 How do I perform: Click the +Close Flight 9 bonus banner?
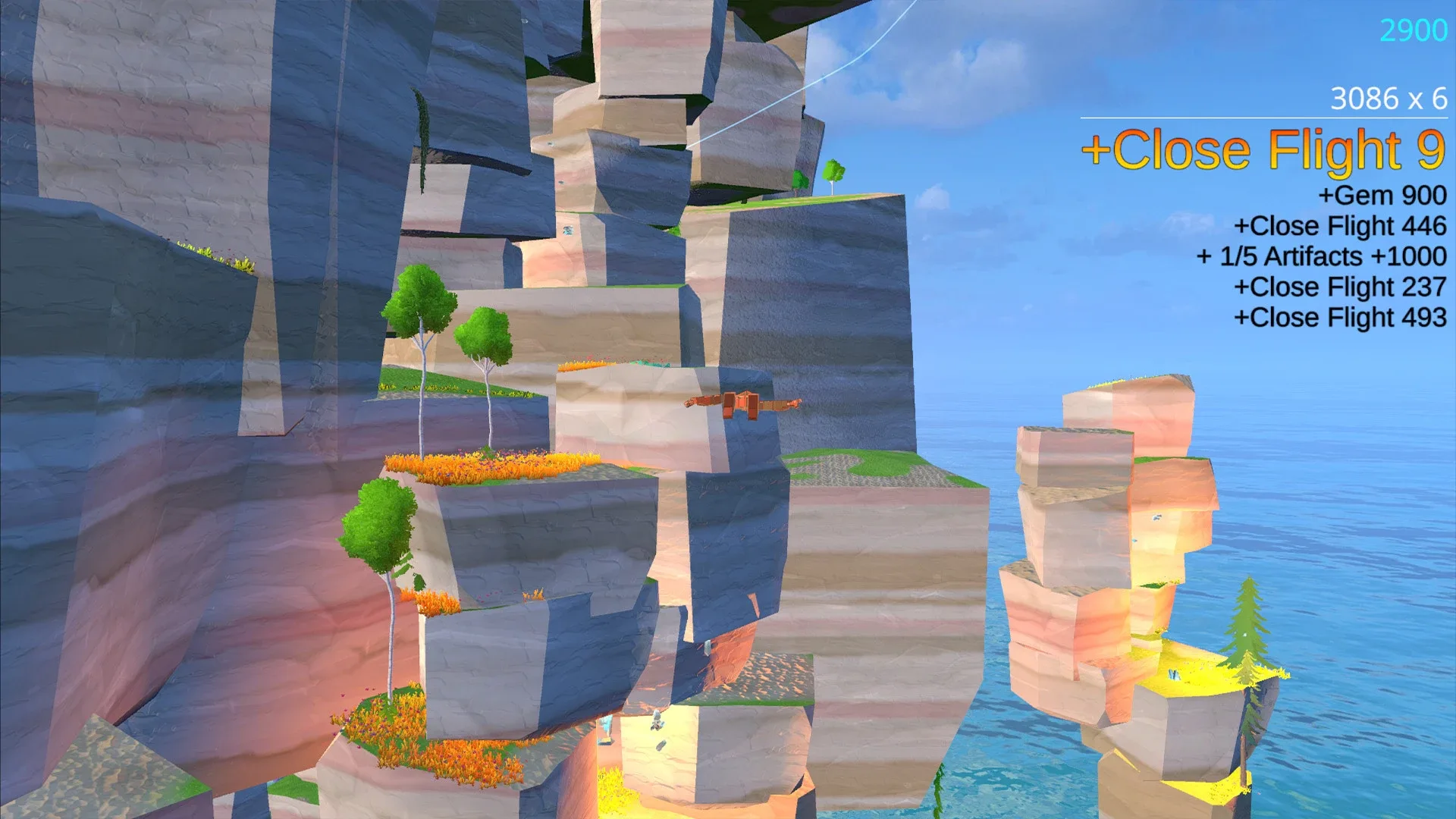pyautogui.click(x=1263, y=150)
